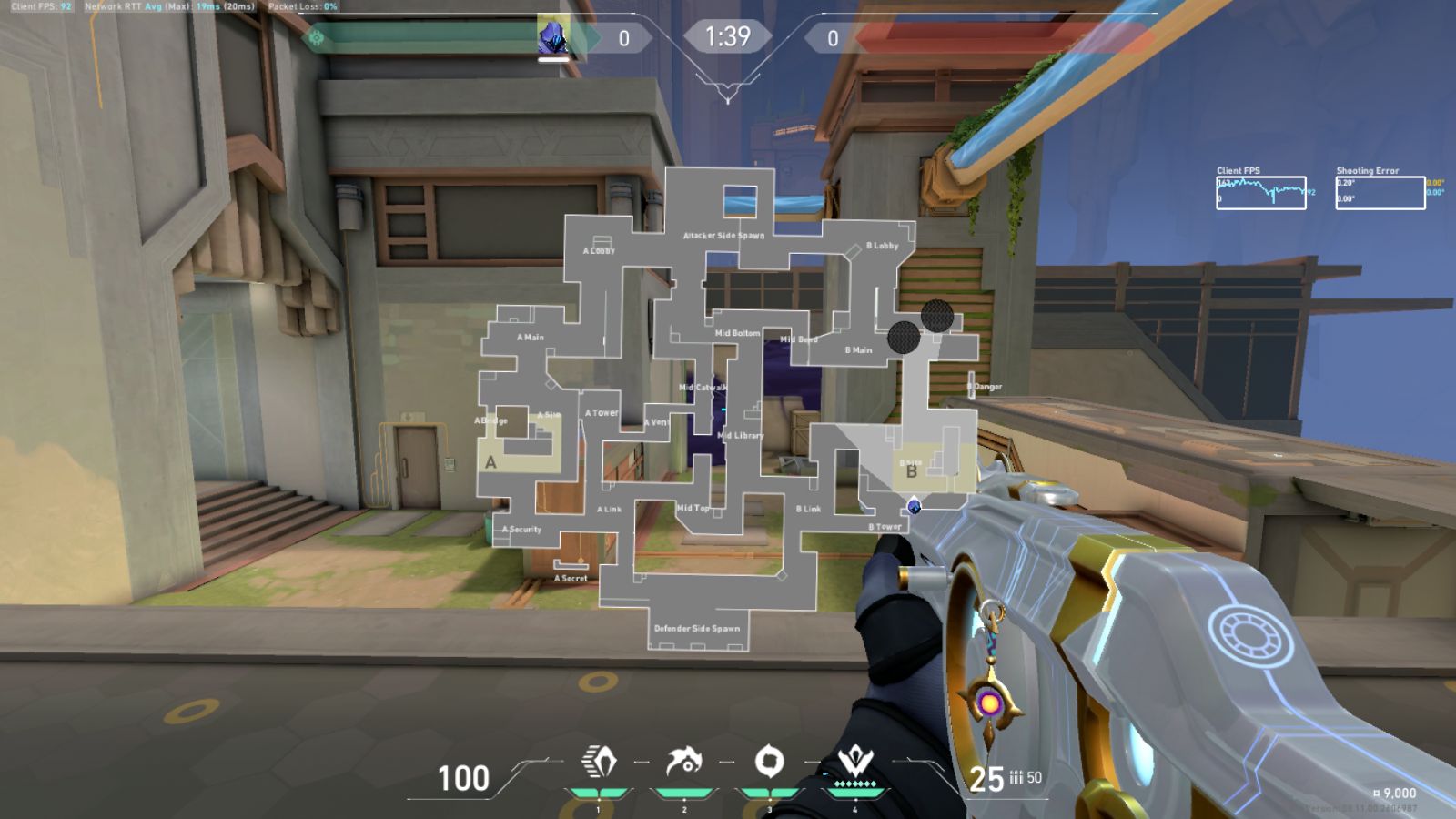Click the player position marker on map
1456x819 pixels.
(915, 506)
